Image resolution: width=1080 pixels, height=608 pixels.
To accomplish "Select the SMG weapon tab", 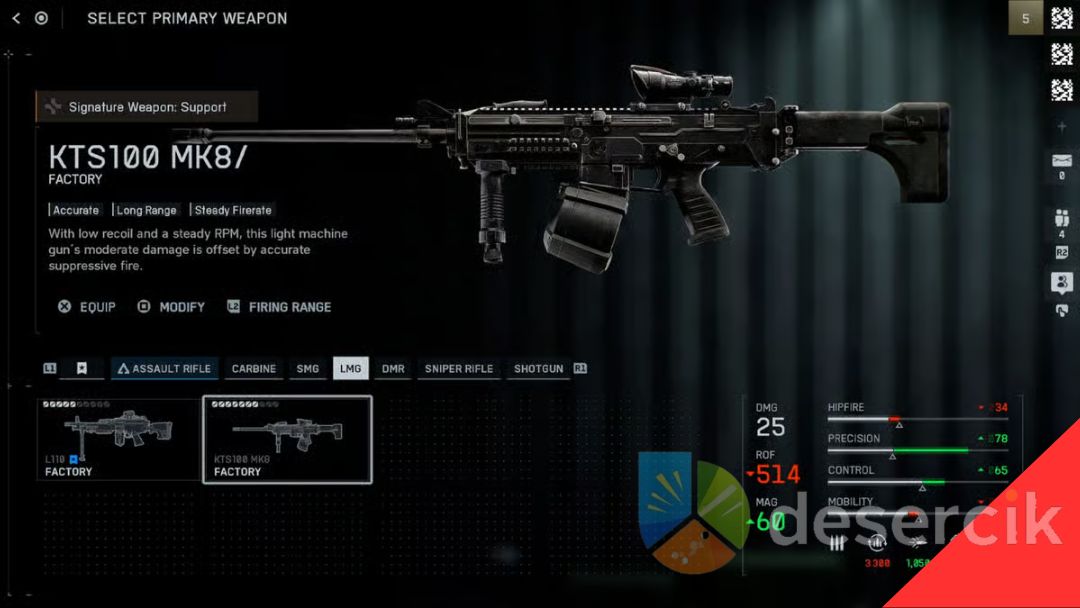I will [308, 369].
